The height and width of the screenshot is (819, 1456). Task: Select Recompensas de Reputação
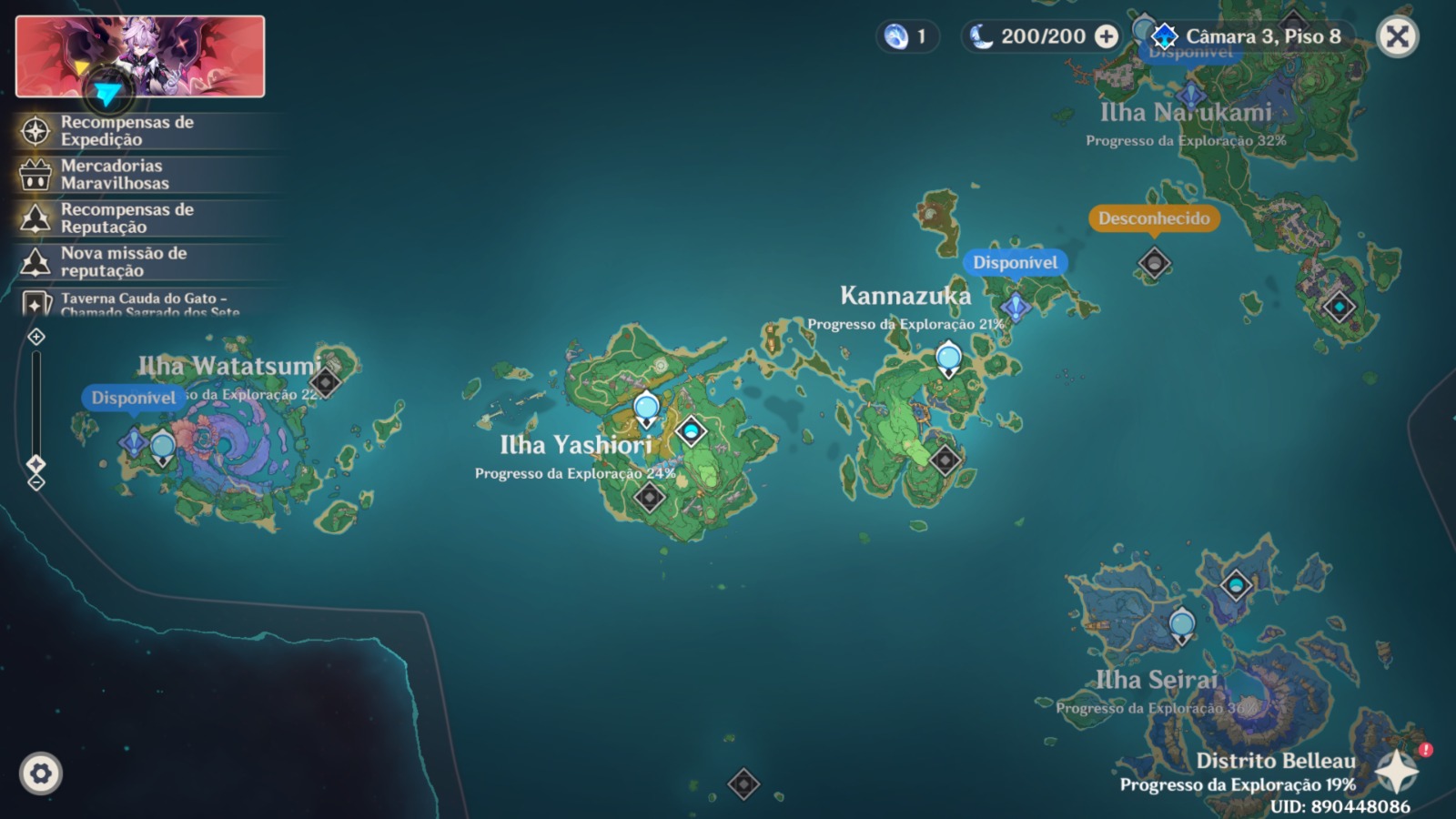coord(127,218)
